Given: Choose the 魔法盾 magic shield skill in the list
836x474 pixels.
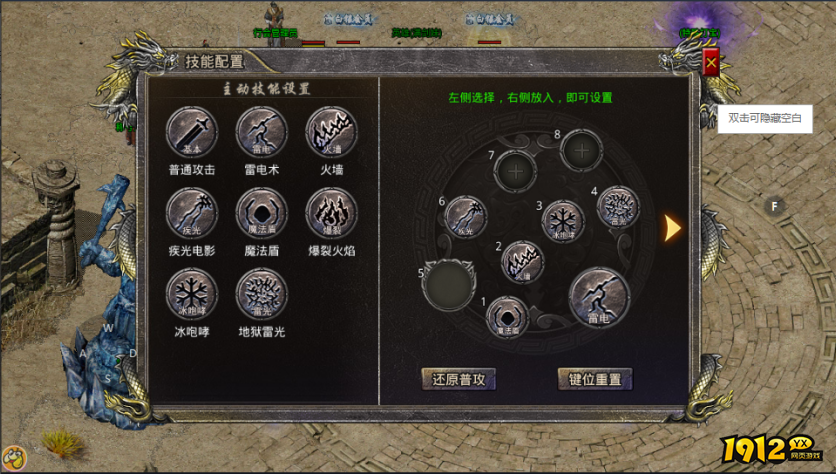Looking at the screenshot, I should pyautogui.click(x=261, y=213).
